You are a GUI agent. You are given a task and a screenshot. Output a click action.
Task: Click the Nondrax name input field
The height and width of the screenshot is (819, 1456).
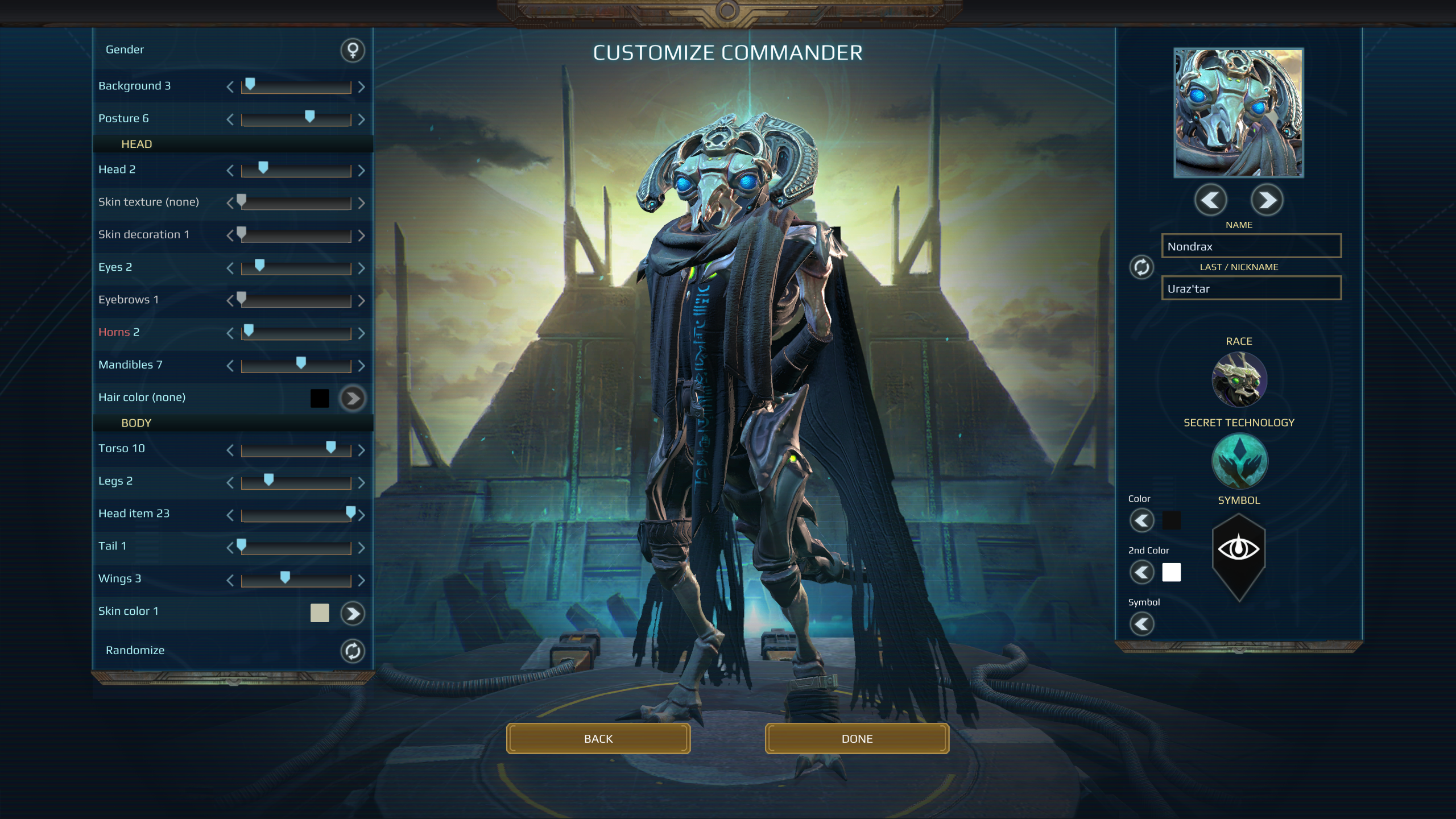[x=1250, y=246]
